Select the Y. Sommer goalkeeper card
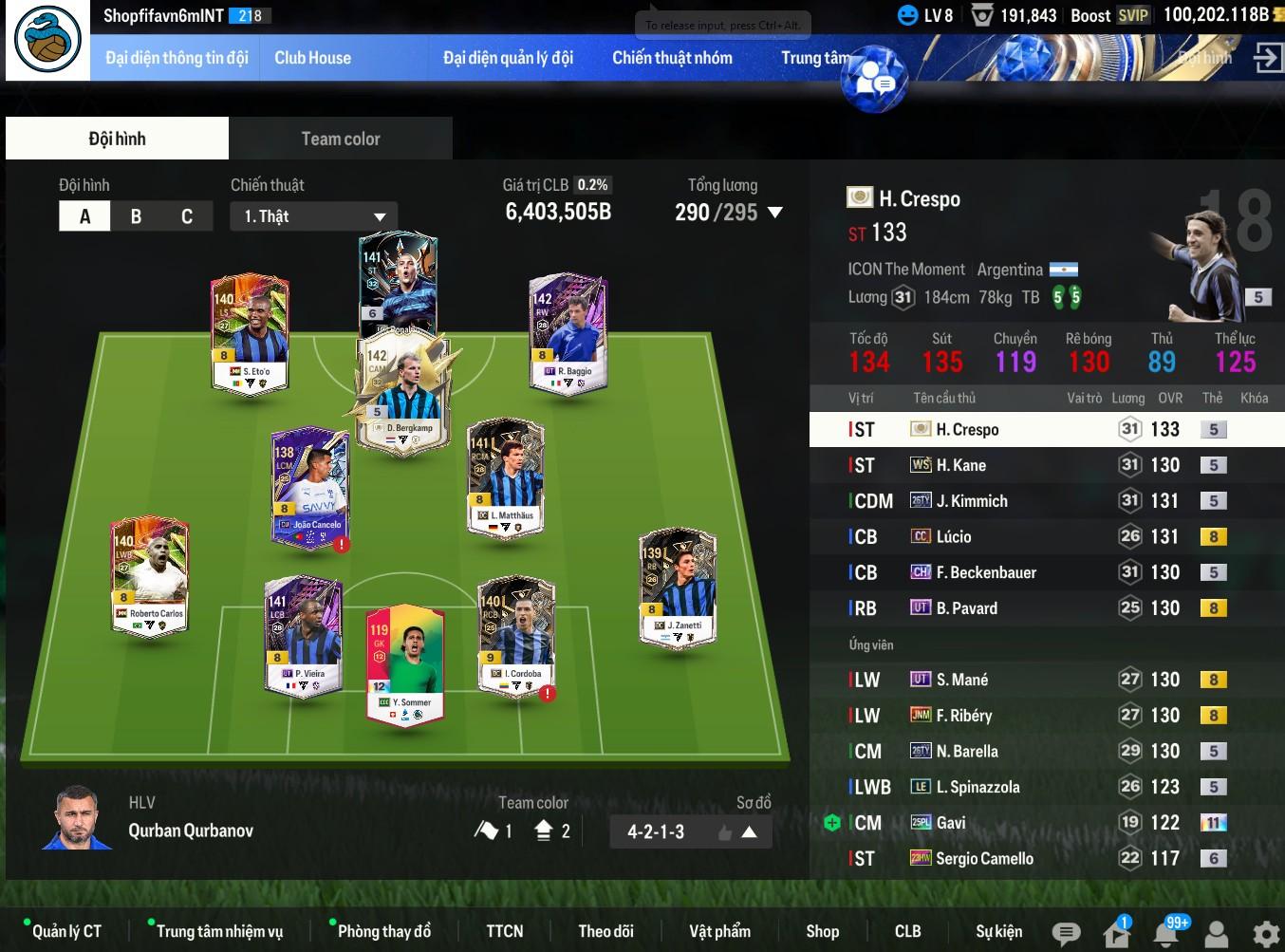 coord(405,664)
